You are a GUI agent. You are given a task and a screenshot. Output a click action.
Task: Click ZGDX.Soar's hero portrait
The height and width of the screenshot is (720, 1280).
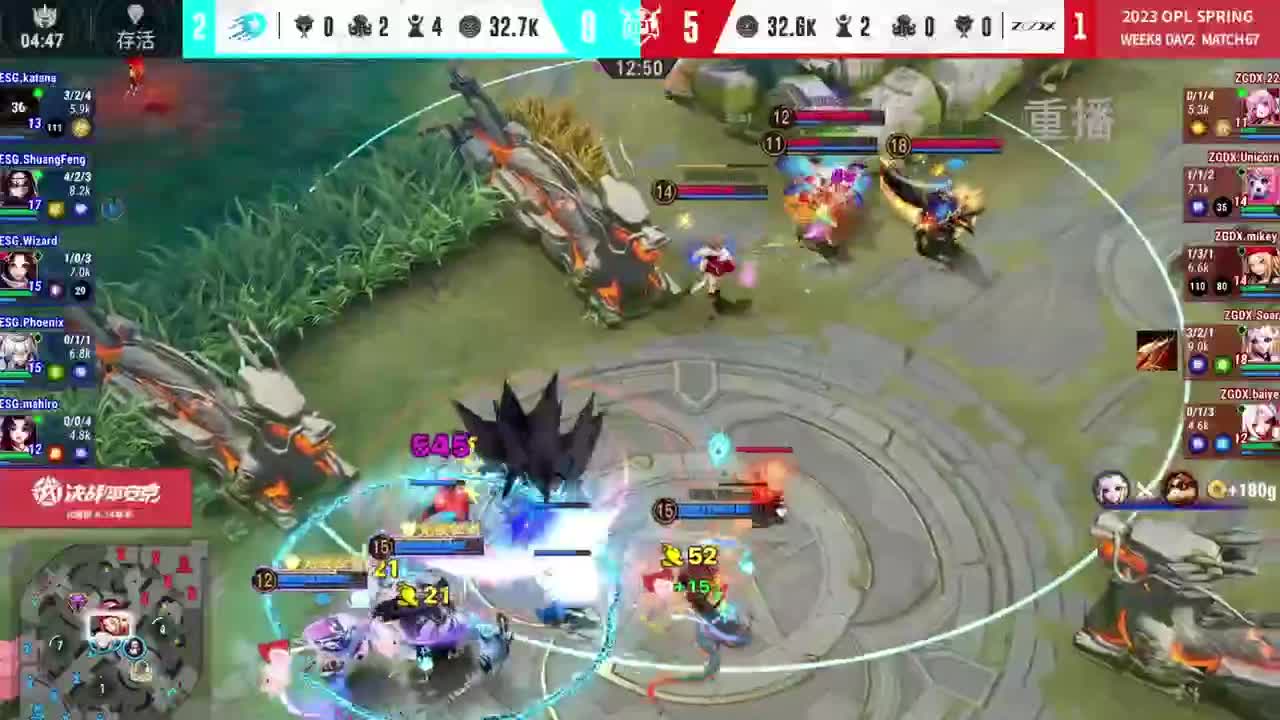pos(1261,344)
